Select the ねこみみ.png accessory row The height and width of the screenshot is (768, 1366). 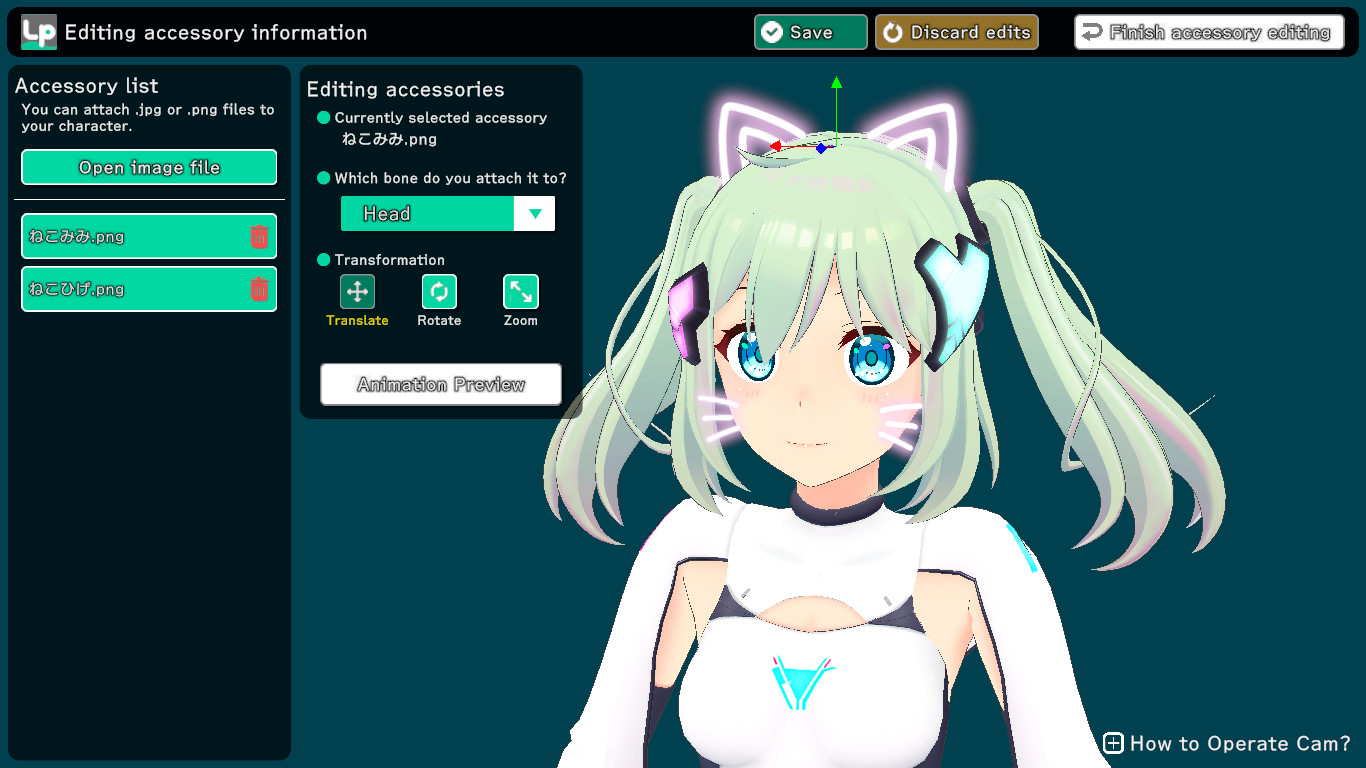[130, 236]
